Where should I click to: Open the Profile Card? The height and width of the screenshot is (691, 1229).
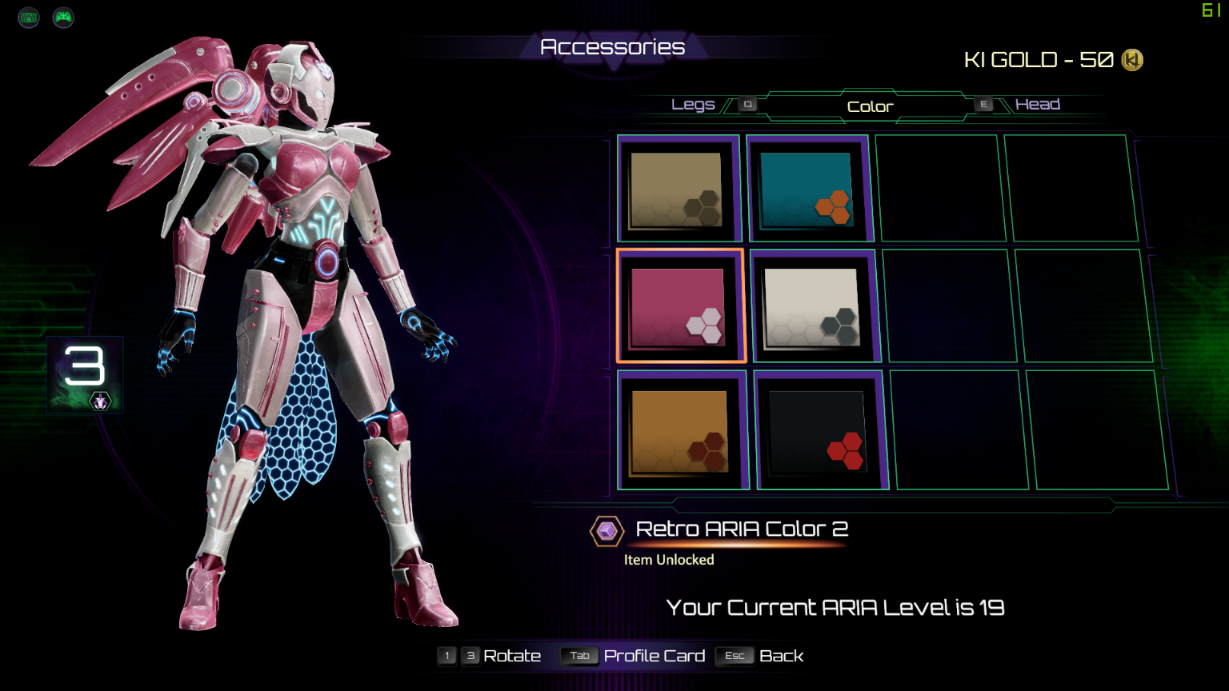(654, 656)
